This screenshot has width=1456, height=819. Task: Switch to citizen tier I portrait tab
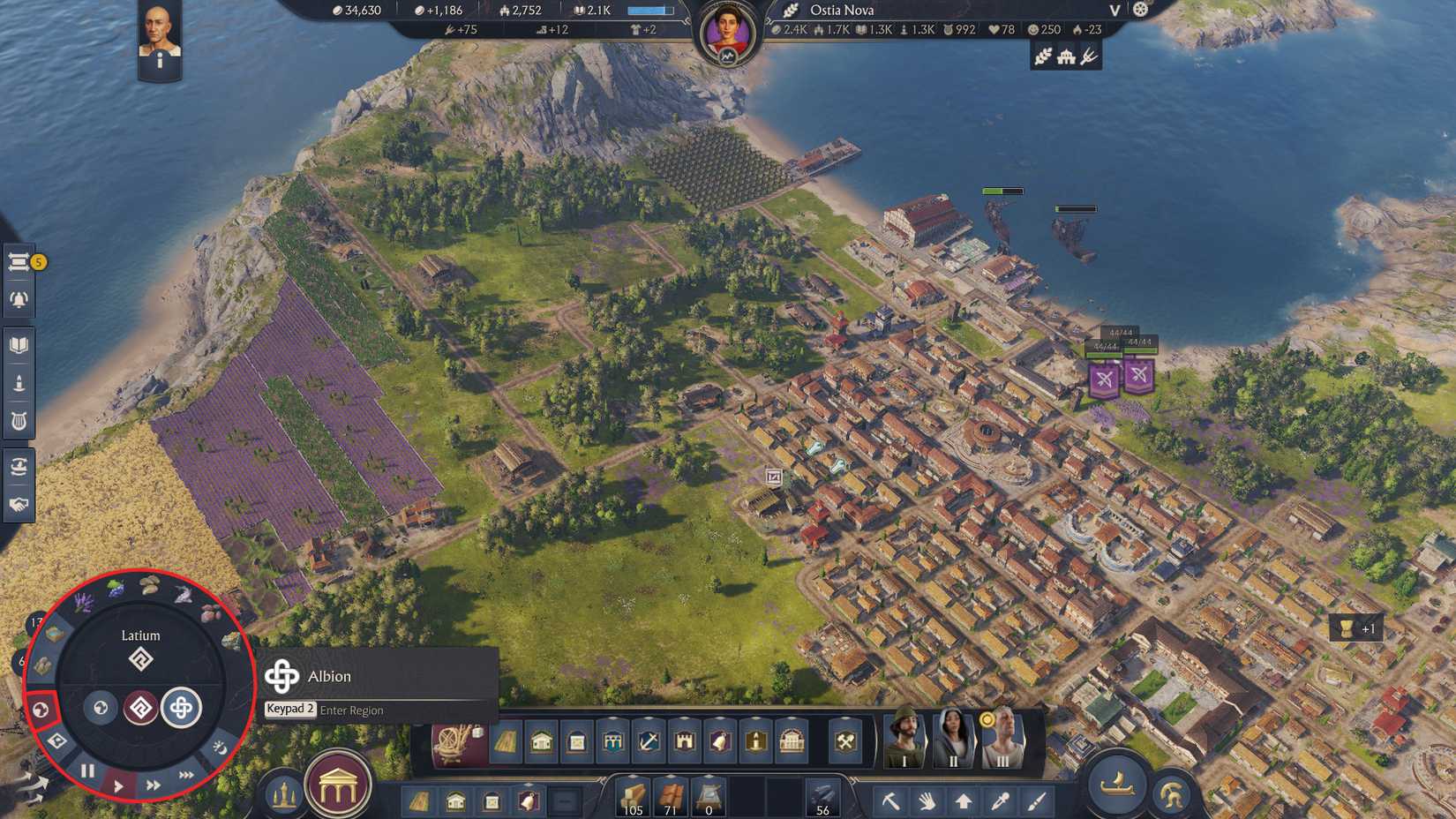(x=904, y=741)
